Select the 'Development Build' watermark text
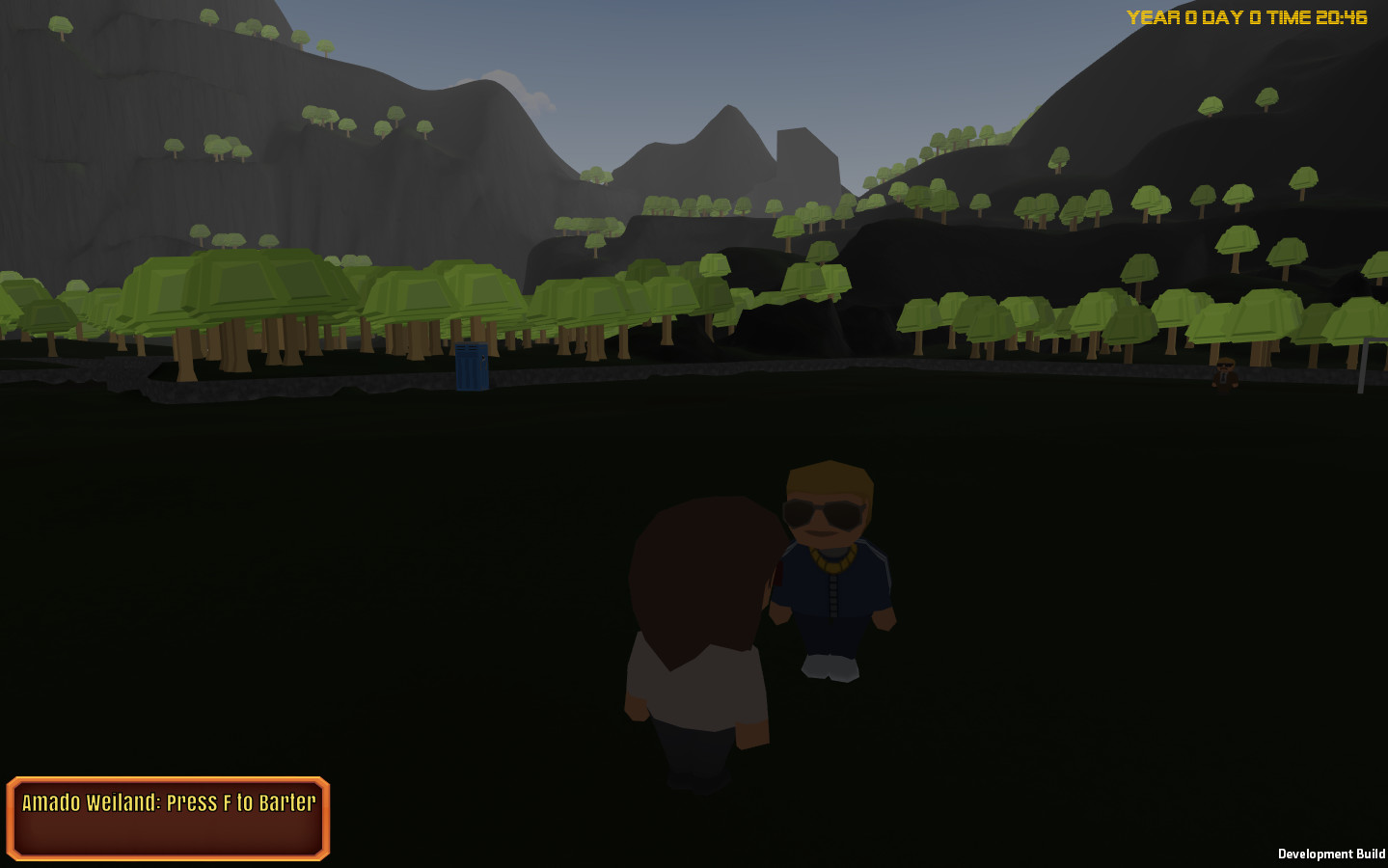 1332,854
